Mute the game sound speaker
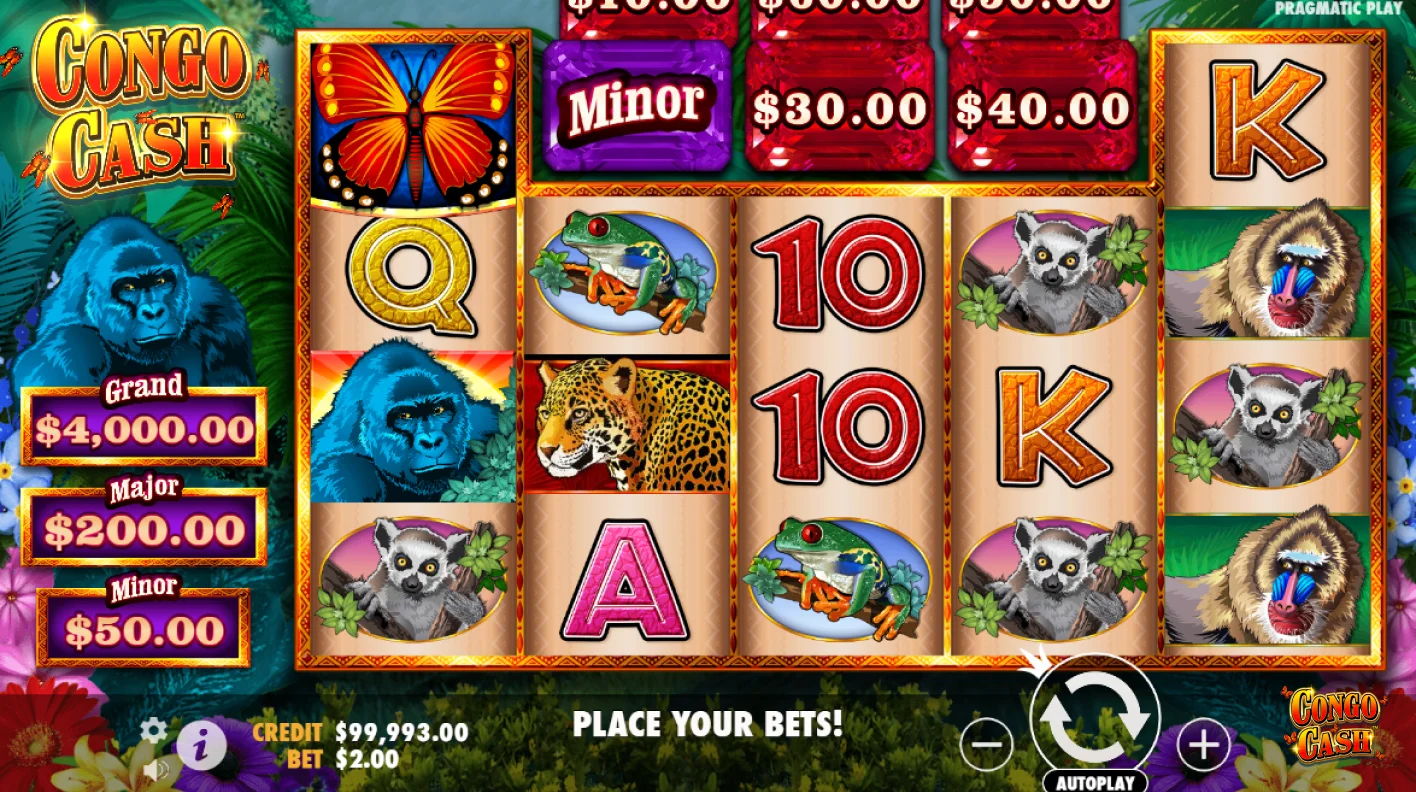Screen dimensions: 1416x792 point(158,770)
